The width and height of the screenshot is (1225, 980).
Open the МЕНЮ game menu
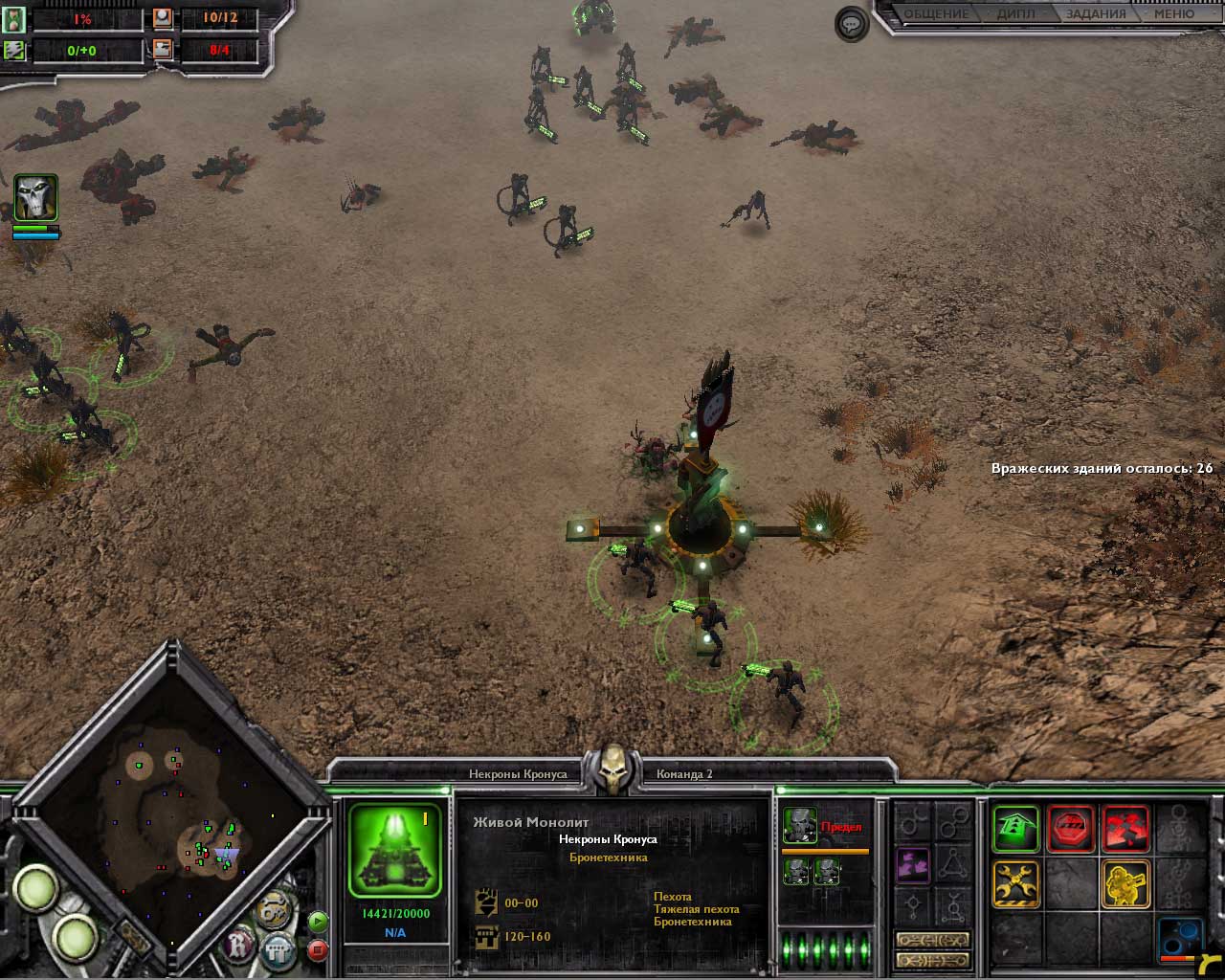pos(1173,14)
